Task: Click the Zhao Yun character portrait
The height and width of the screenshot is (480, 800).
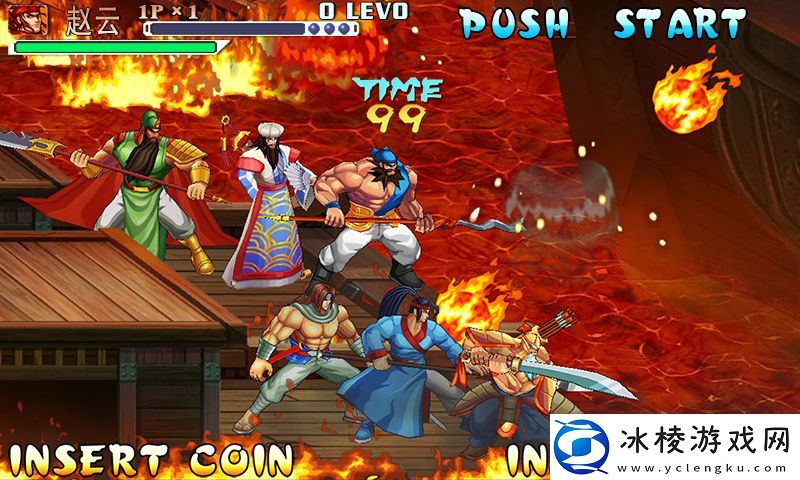Action: click(28, 20)
